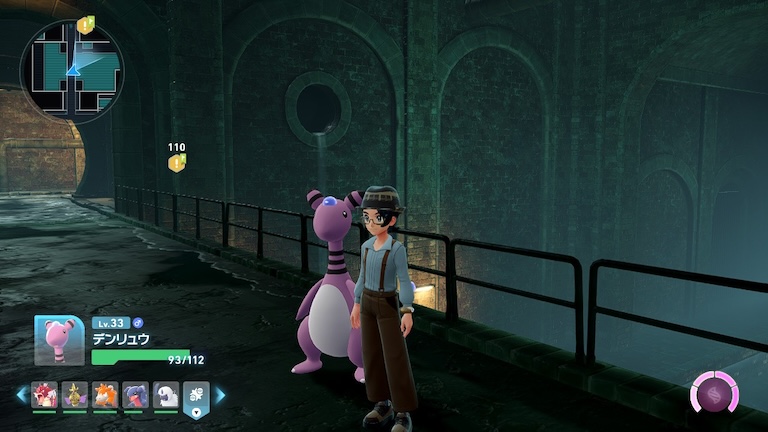The image size is (768, 432).
Task: Click the right arrow of the party bar
Action: [220, 396]
